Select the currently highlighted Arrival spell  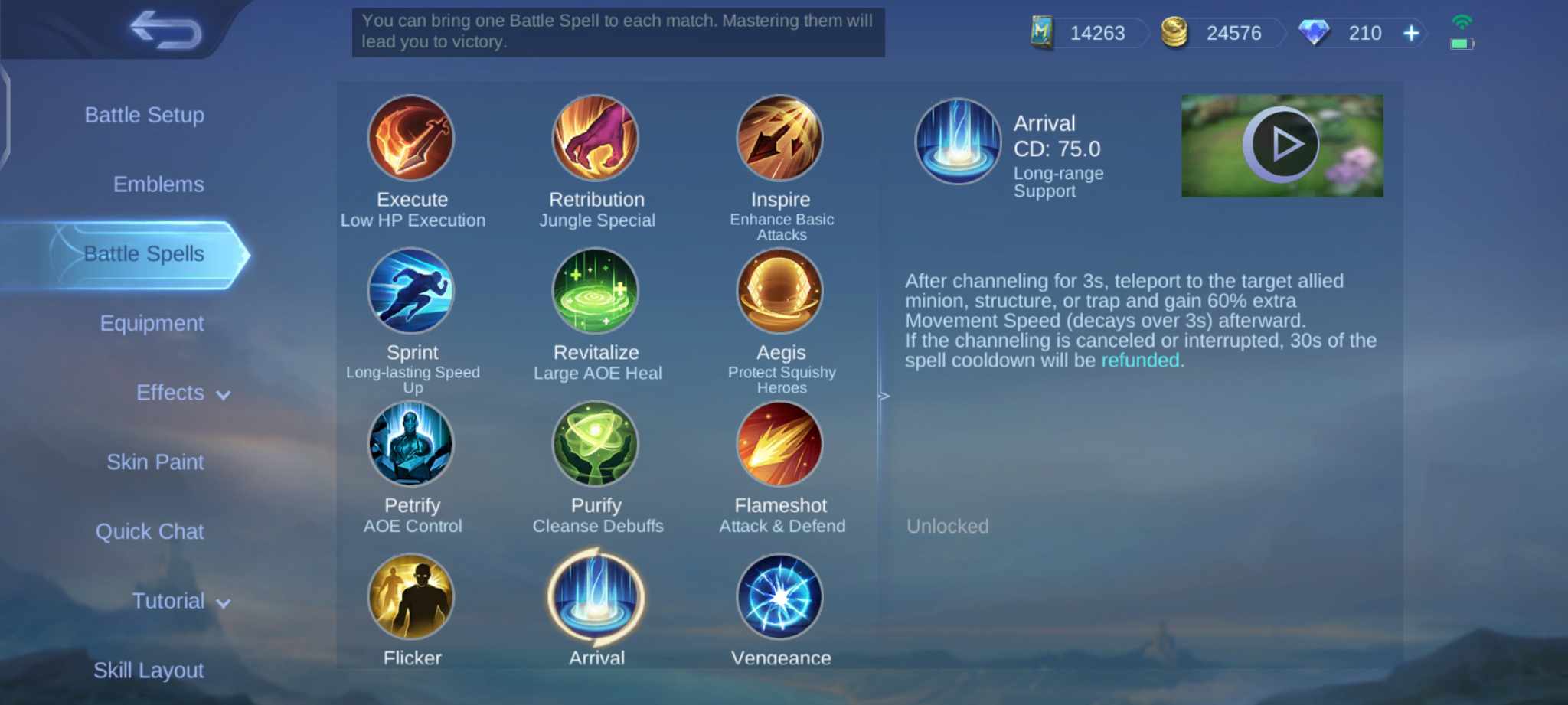596,596
